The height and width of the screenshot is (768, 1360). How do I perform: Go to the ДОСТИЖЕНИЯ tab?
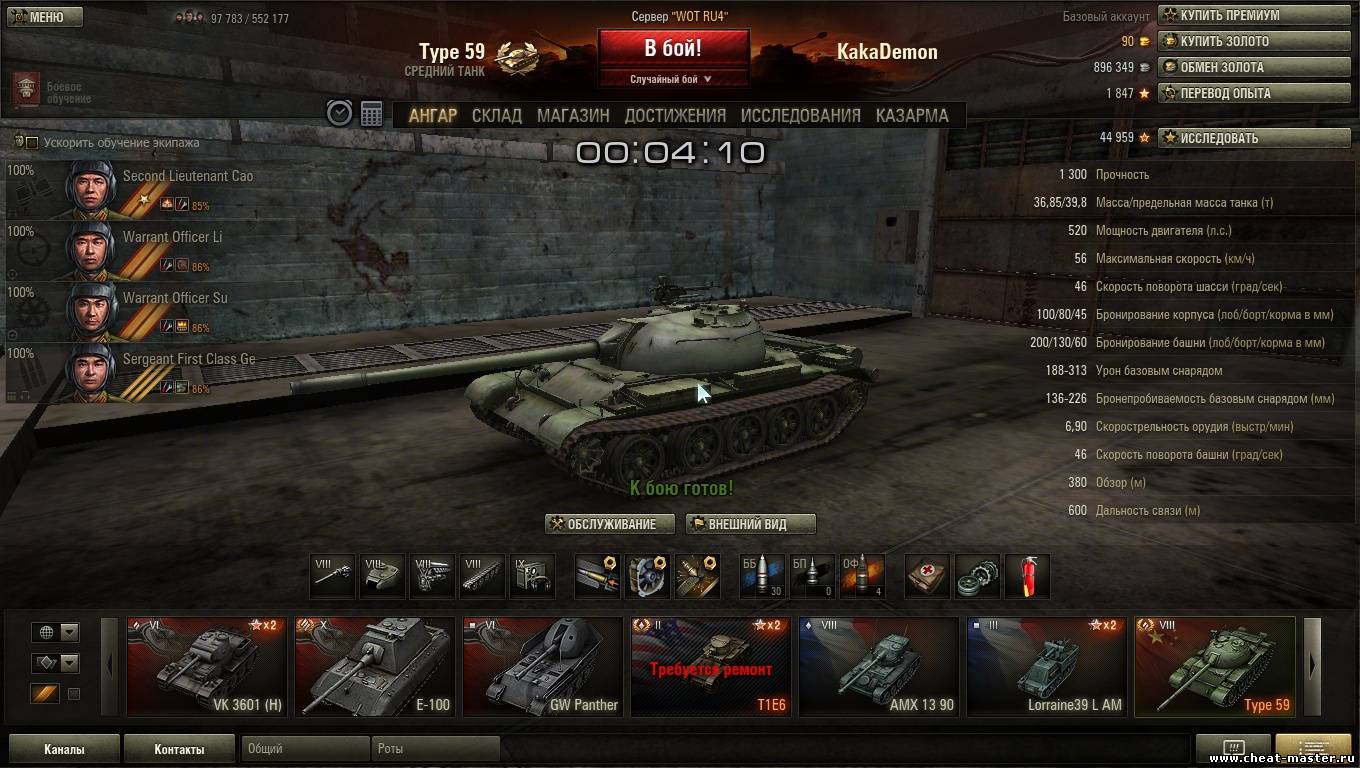[675, 115]
